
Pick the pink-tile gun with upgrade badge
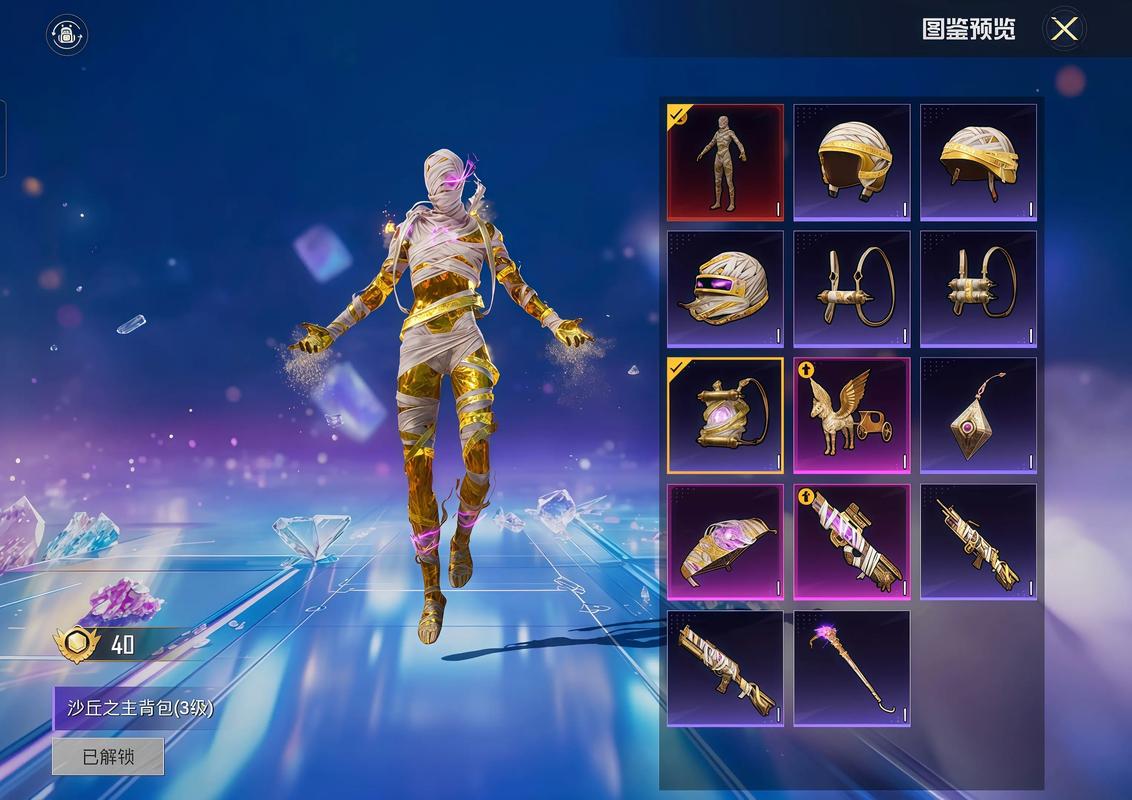coord(852,542)
